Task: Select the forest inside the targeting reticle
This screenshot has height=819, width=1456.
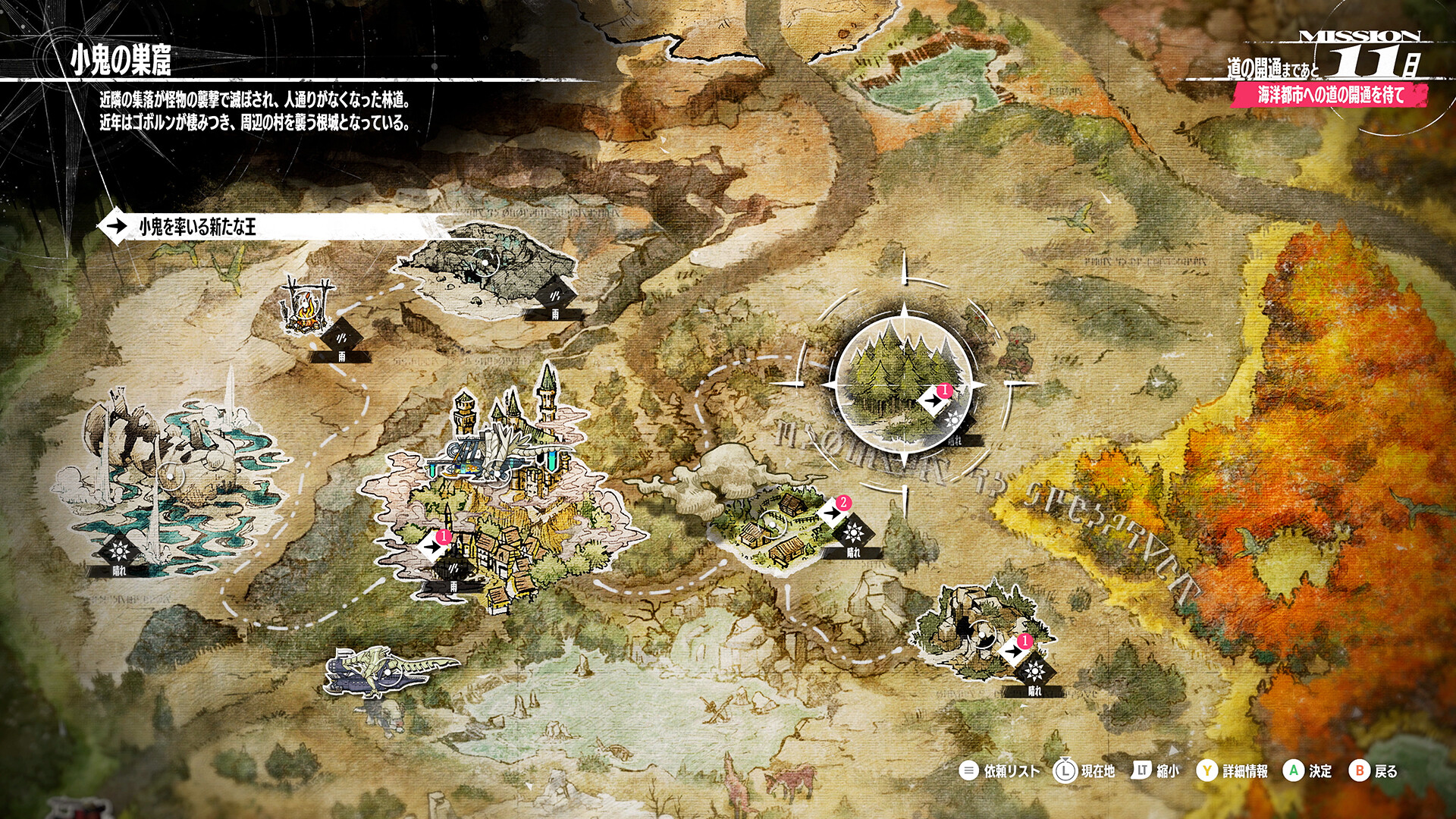Action: click(902, 387)
